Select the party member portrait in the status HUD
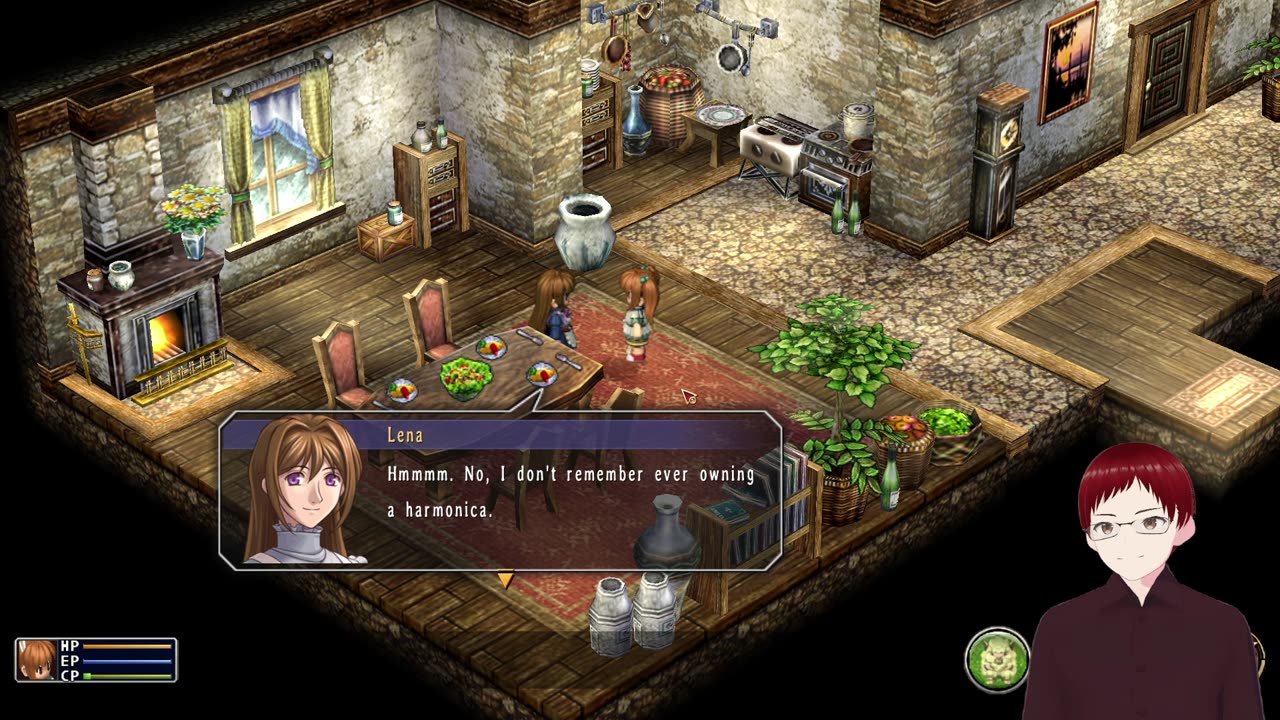 38,660
